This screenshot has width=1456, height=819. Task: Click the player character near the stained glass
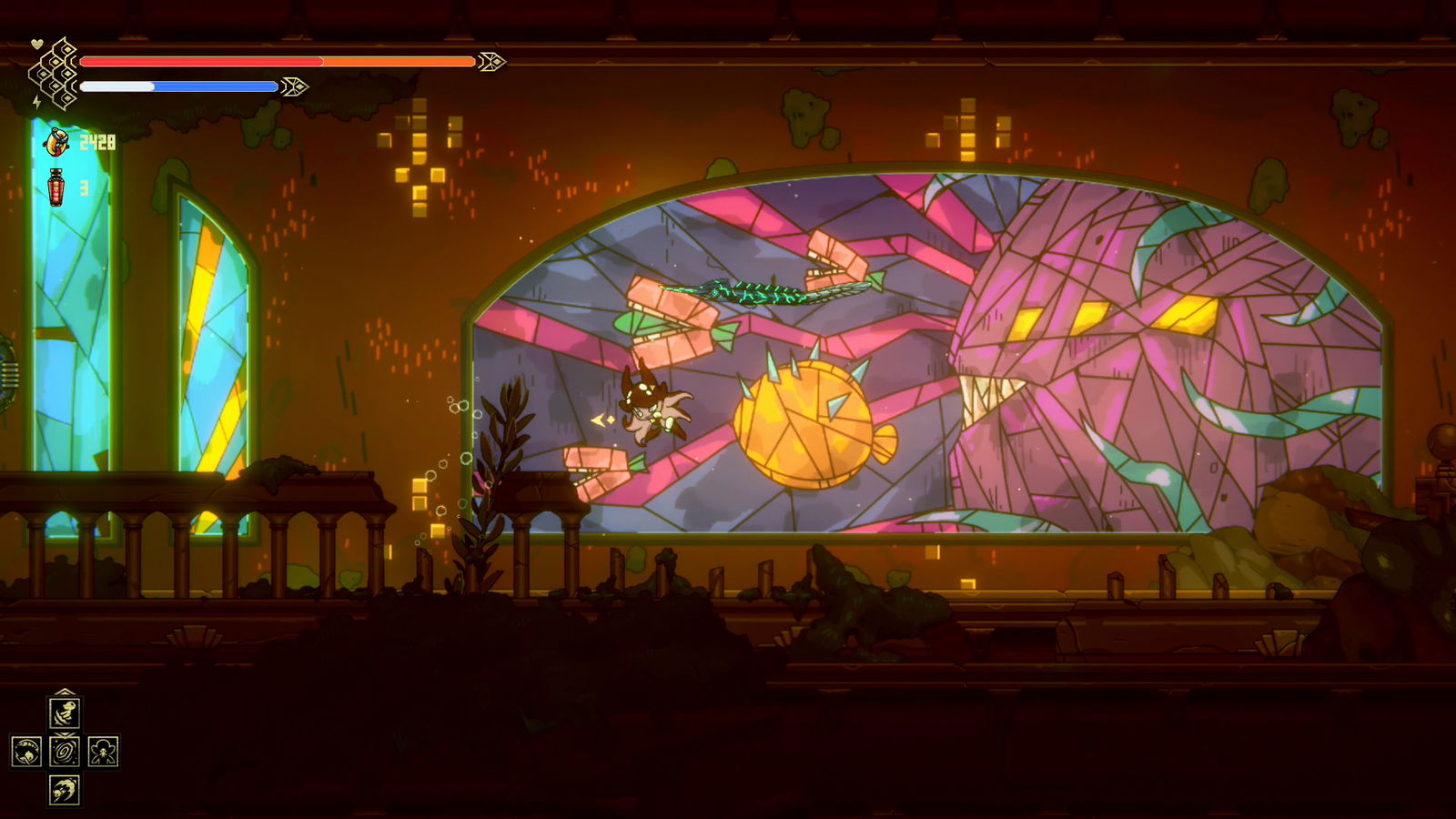pyautogui.click(x=652, y=409)
